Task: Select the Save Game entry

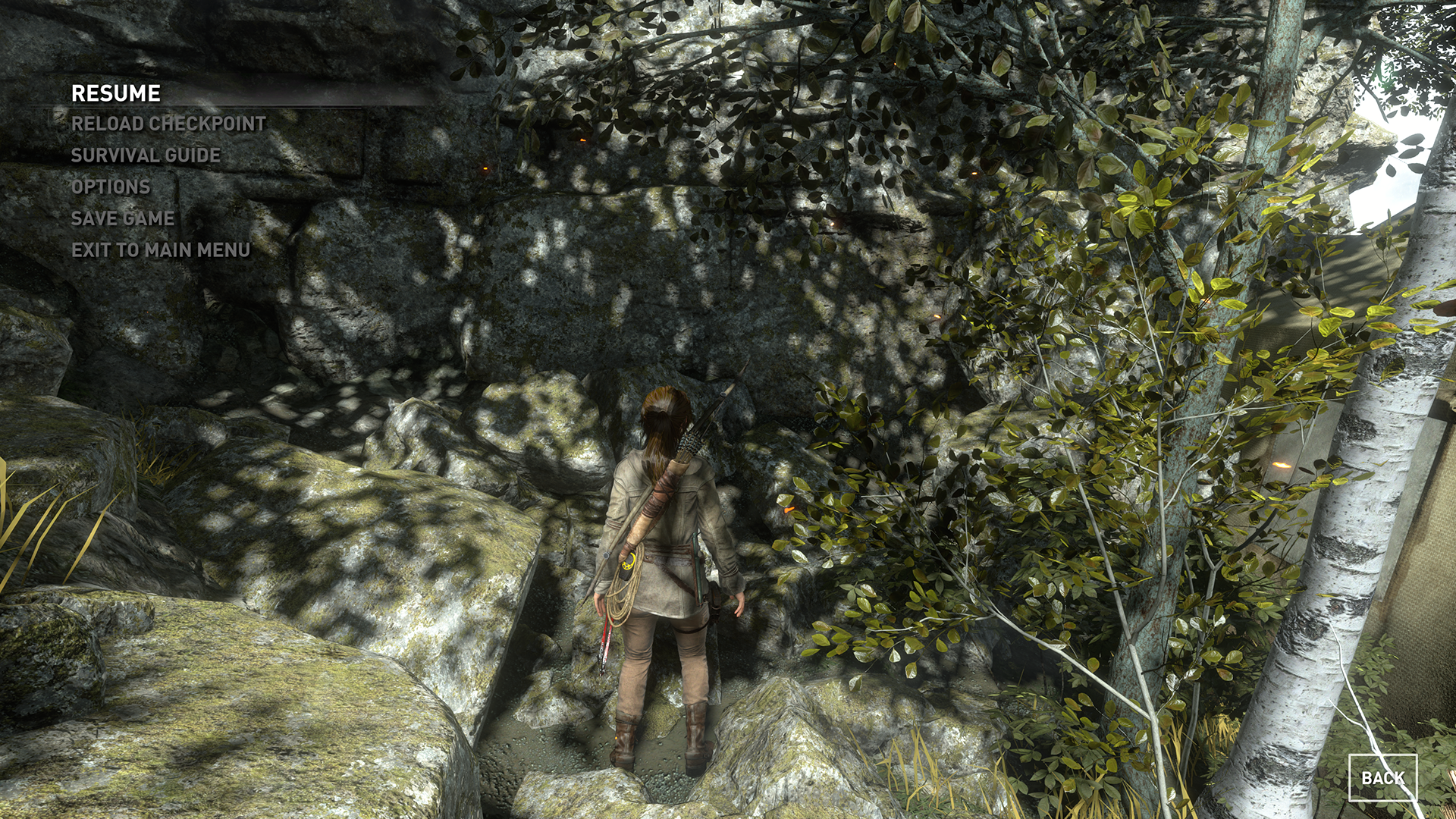Action: (x=123, y=218)
